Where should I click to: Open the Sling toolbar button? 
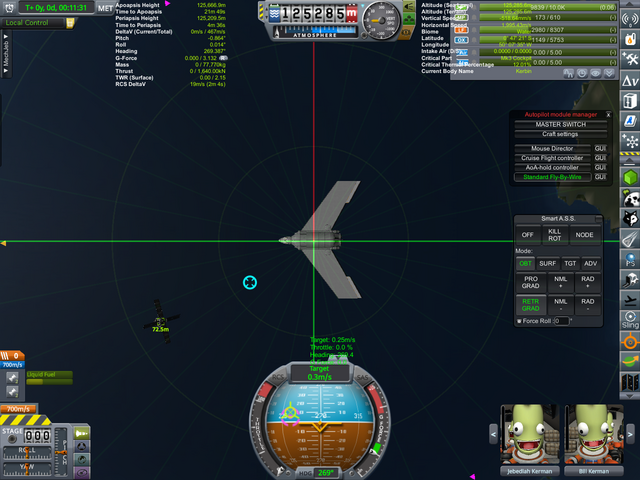tap(630, 322)
